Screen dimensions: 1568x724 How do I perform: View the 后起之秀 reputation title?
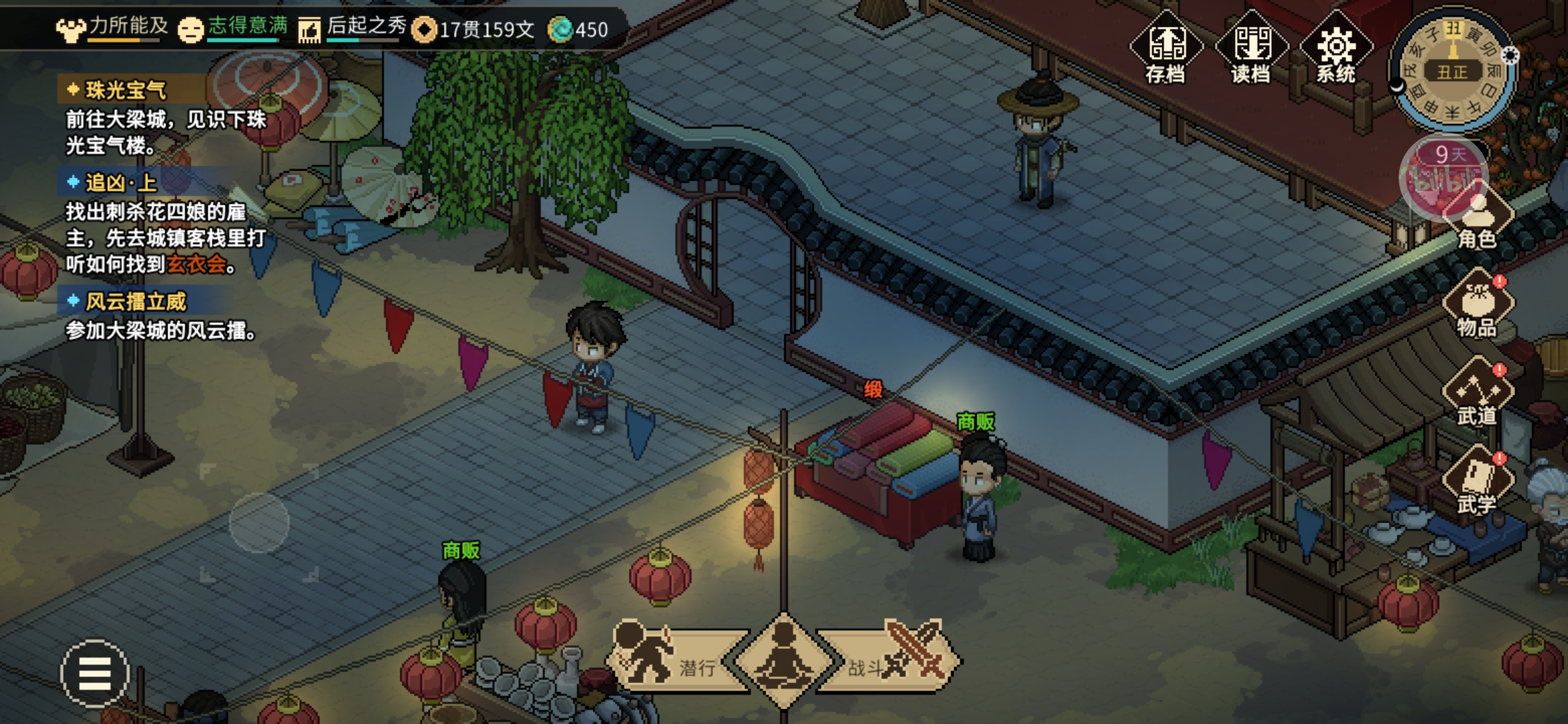tap(352, 28)
